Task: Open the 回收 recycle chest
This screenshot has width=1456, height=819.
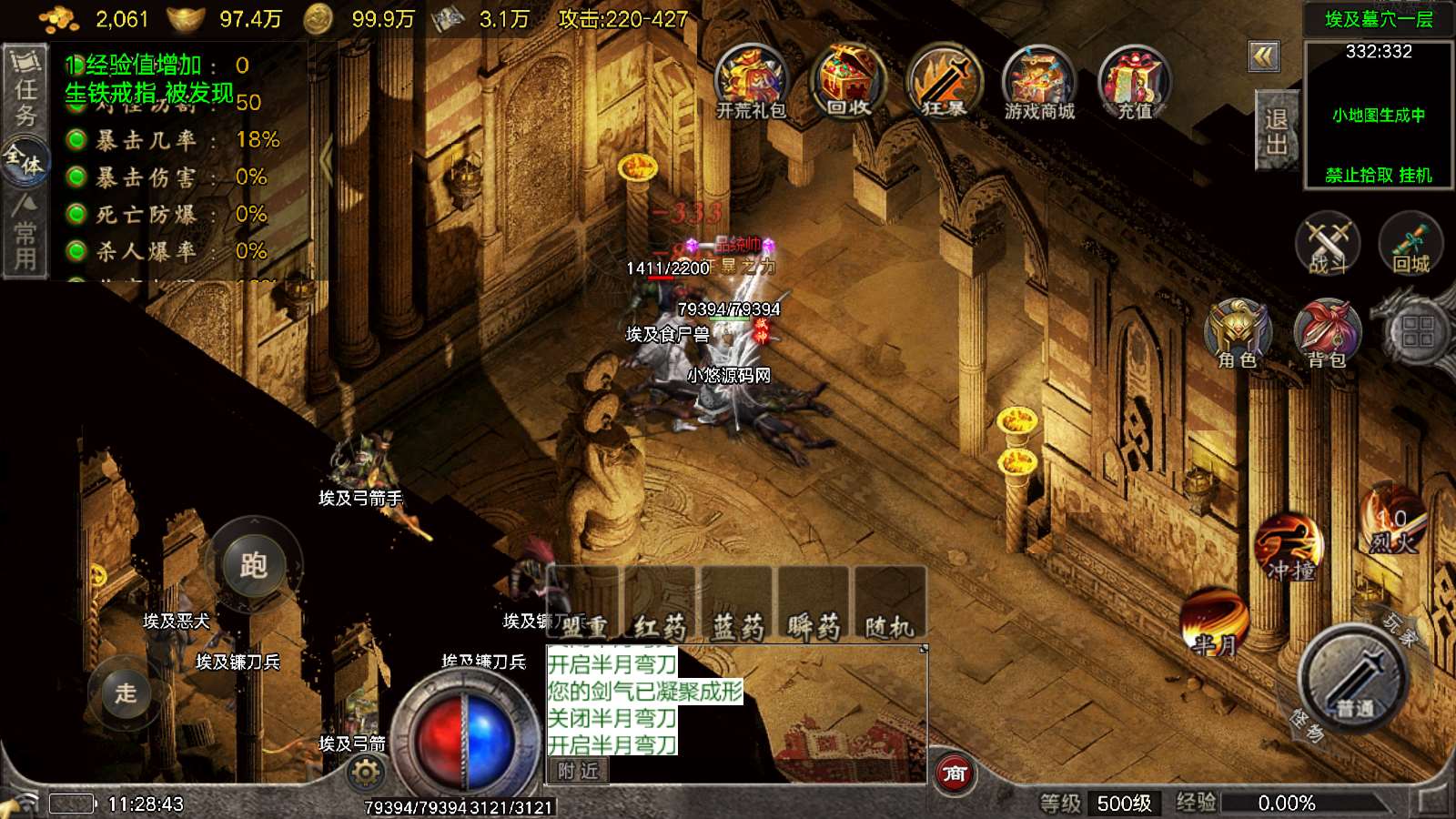Action: pyautogui.click(x=848, y=82)
